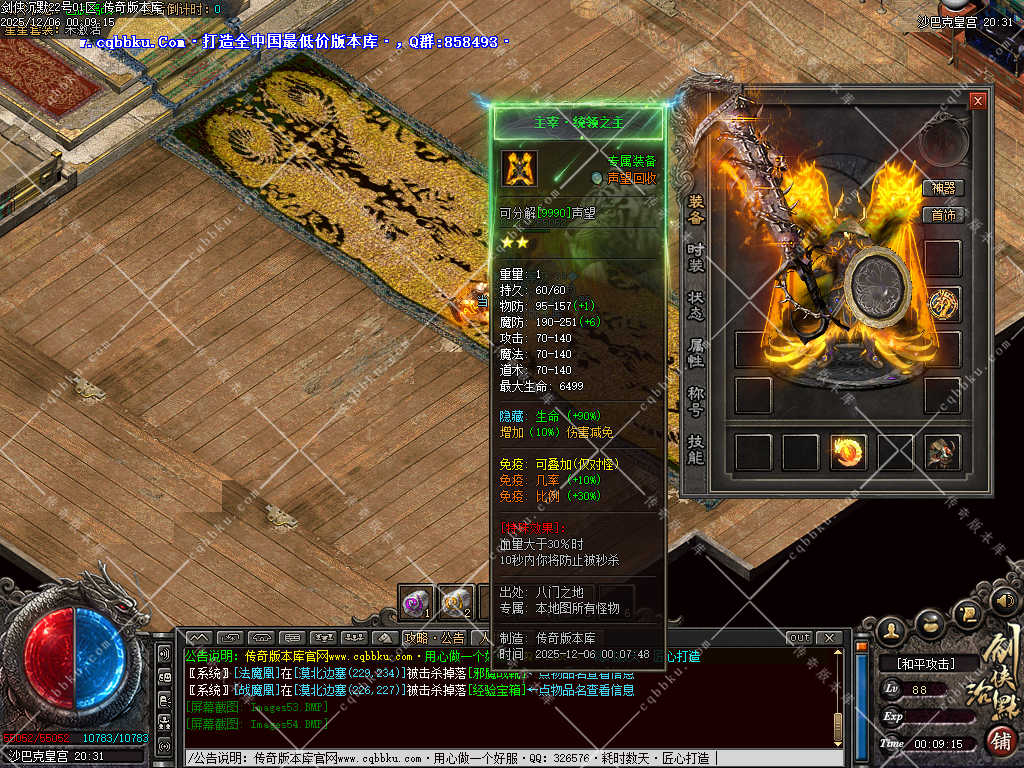Open the 首饰 jewelry panel
The image size is (1024, 768).
943,214
